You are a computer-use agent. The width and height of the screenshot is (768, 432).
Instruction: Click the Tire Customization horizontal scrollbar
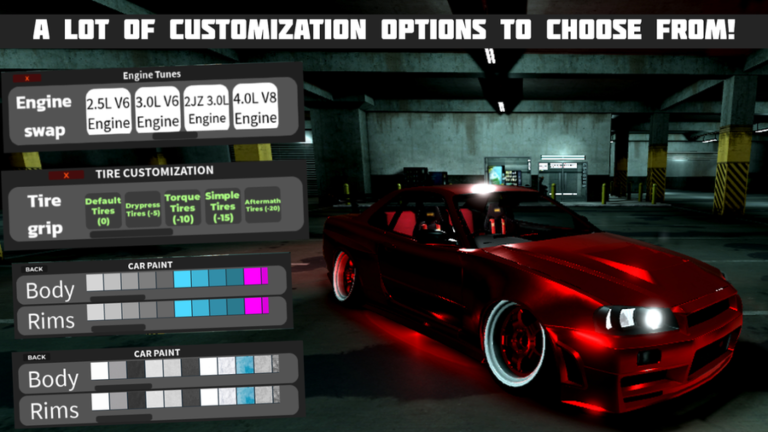click(130, 232)
